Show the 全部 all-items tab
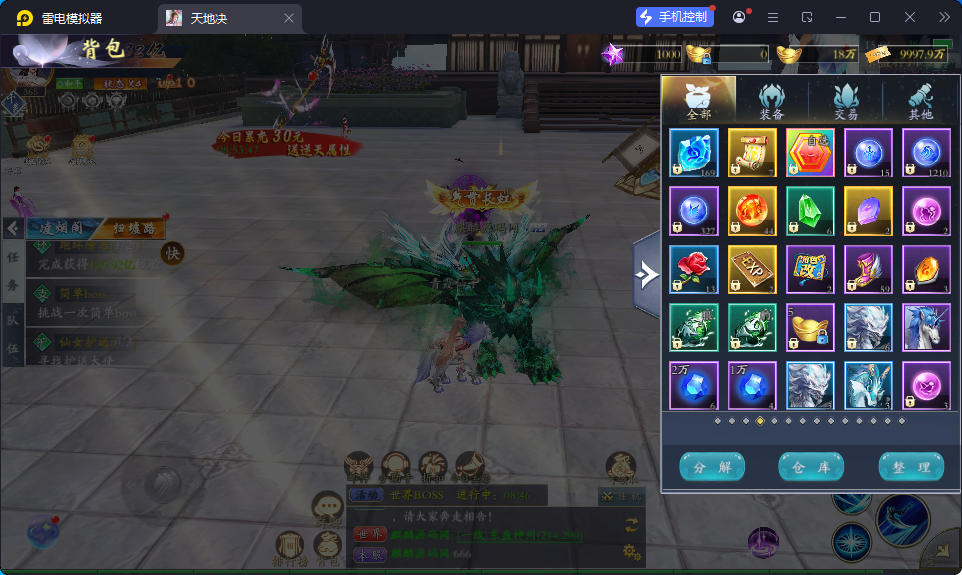This screenshot has height=575, width=962. click(698, 101)
